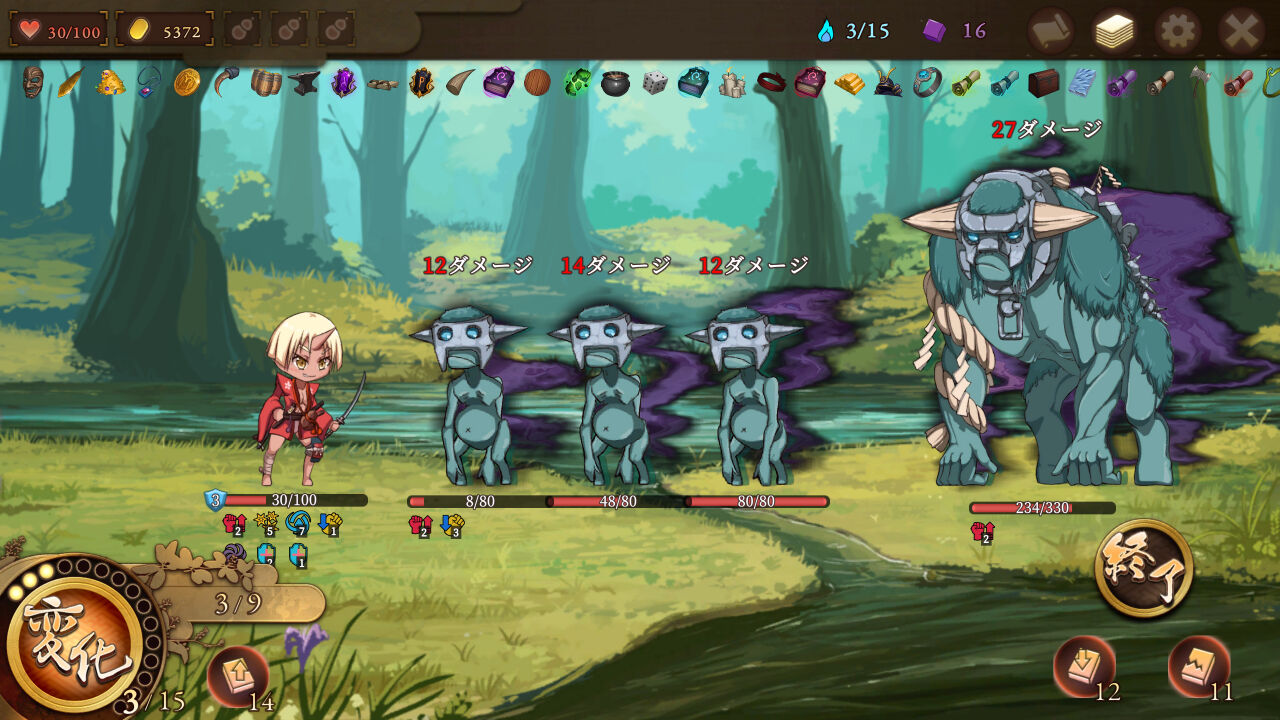This screenshot has width=1280, height=720.
Task: Inspect the black cauldron relic
Action: pos(615,83)
